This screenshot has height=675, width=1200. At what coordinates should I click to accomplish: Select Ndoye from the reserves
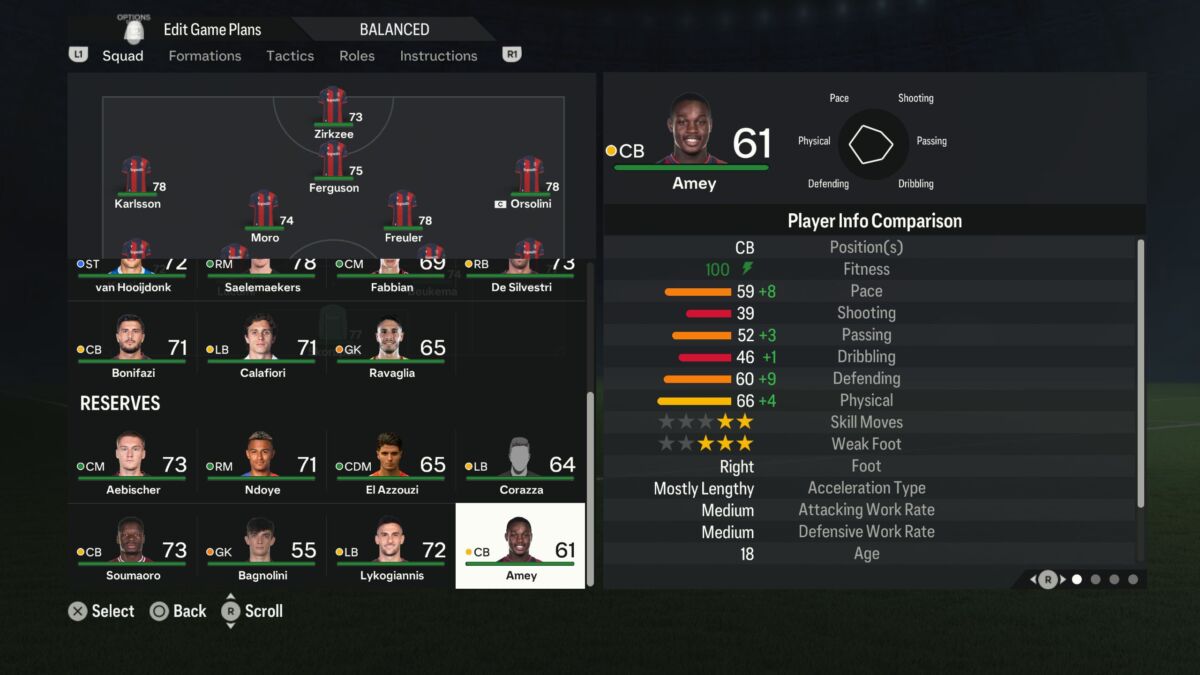tap(261, 465)
